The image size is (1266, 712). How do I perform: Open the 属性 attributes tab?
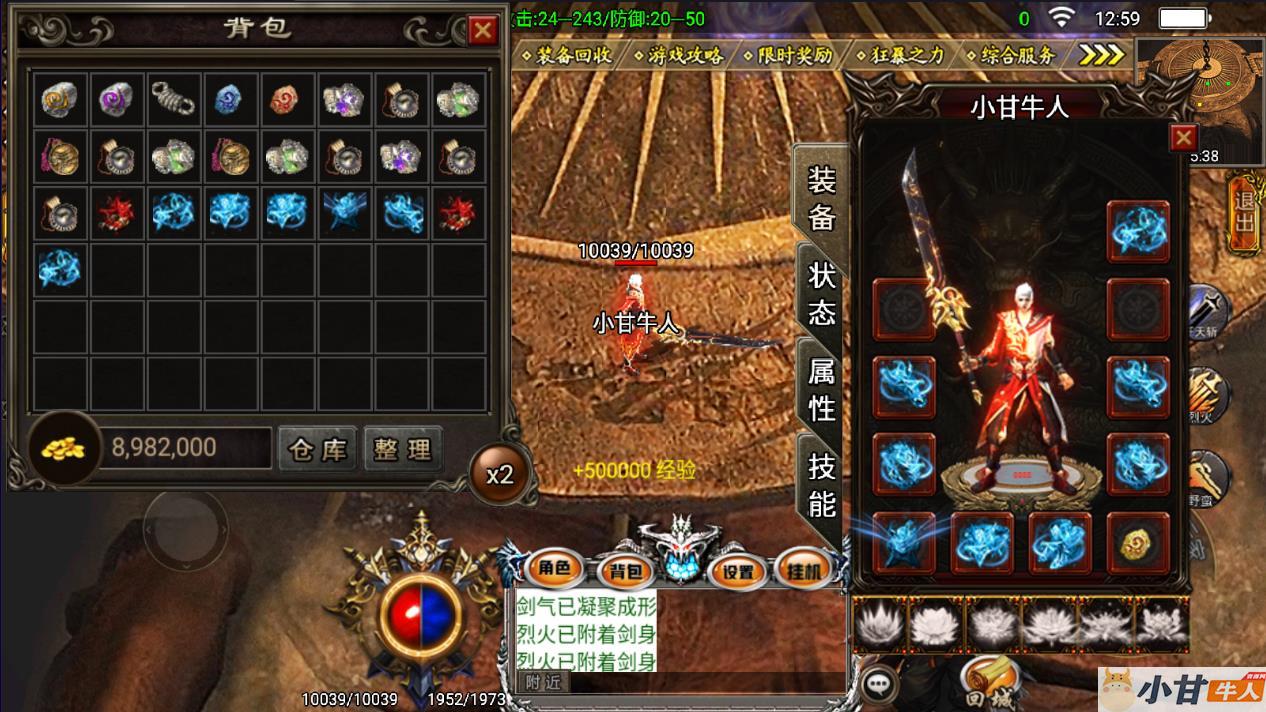(x=821, y=391)
